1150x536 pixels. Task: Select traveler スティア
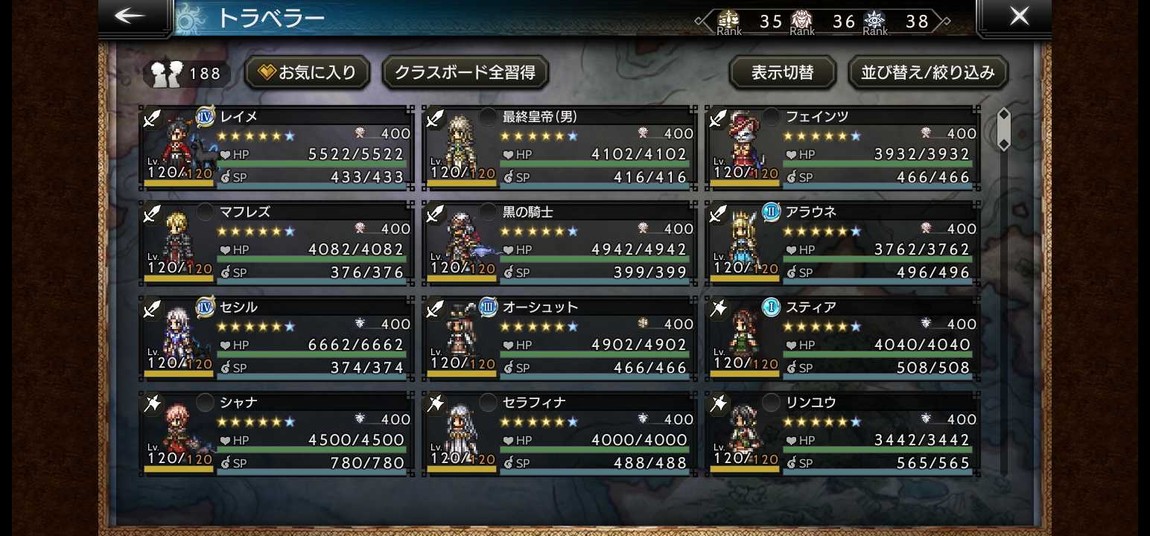tap(842, 337)
